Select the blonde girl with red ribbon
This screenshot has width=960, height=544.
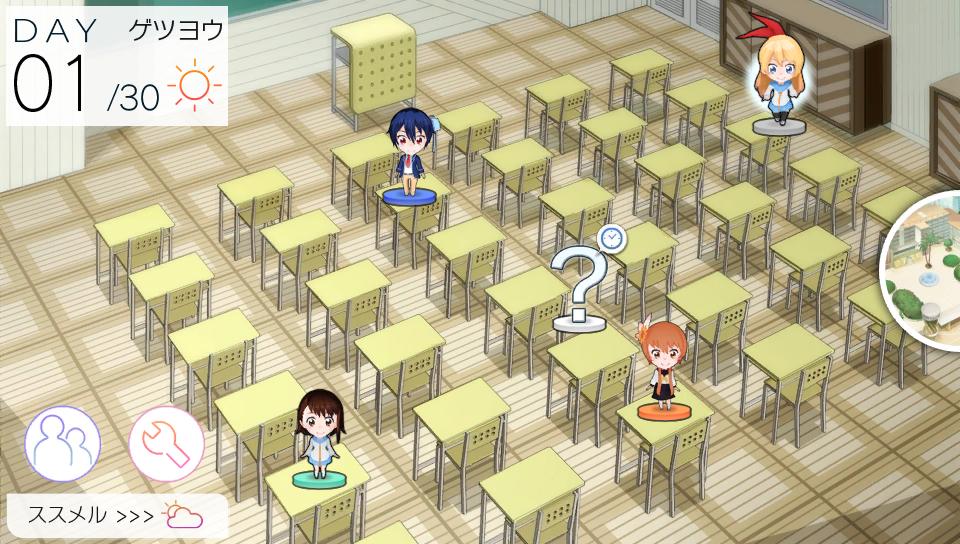[x=779, y=80]
